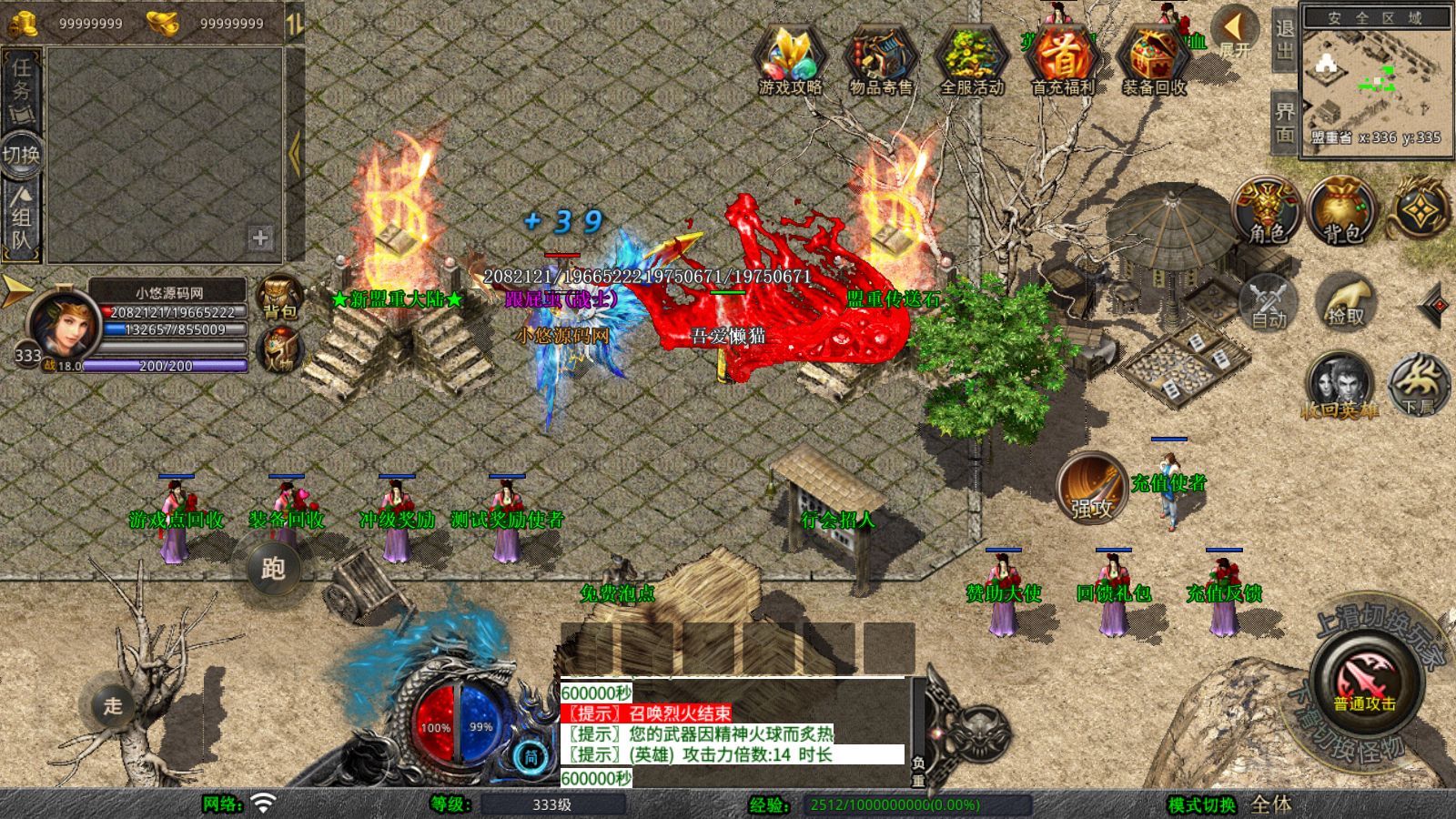Screen dimensions: 1456x819
Task: Tap the 下层 round button
Action: [x=1419, y=384]
